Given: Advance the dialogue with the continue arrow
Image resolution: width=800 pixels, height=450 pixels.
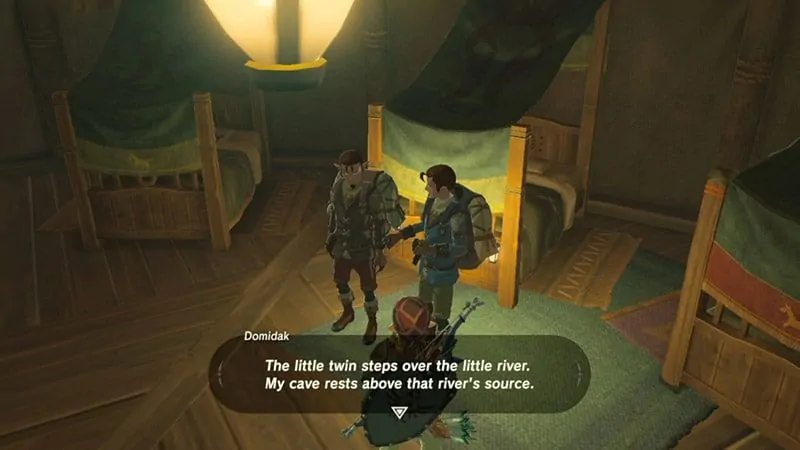Looking at the screenshot, I should coord(400,410).
